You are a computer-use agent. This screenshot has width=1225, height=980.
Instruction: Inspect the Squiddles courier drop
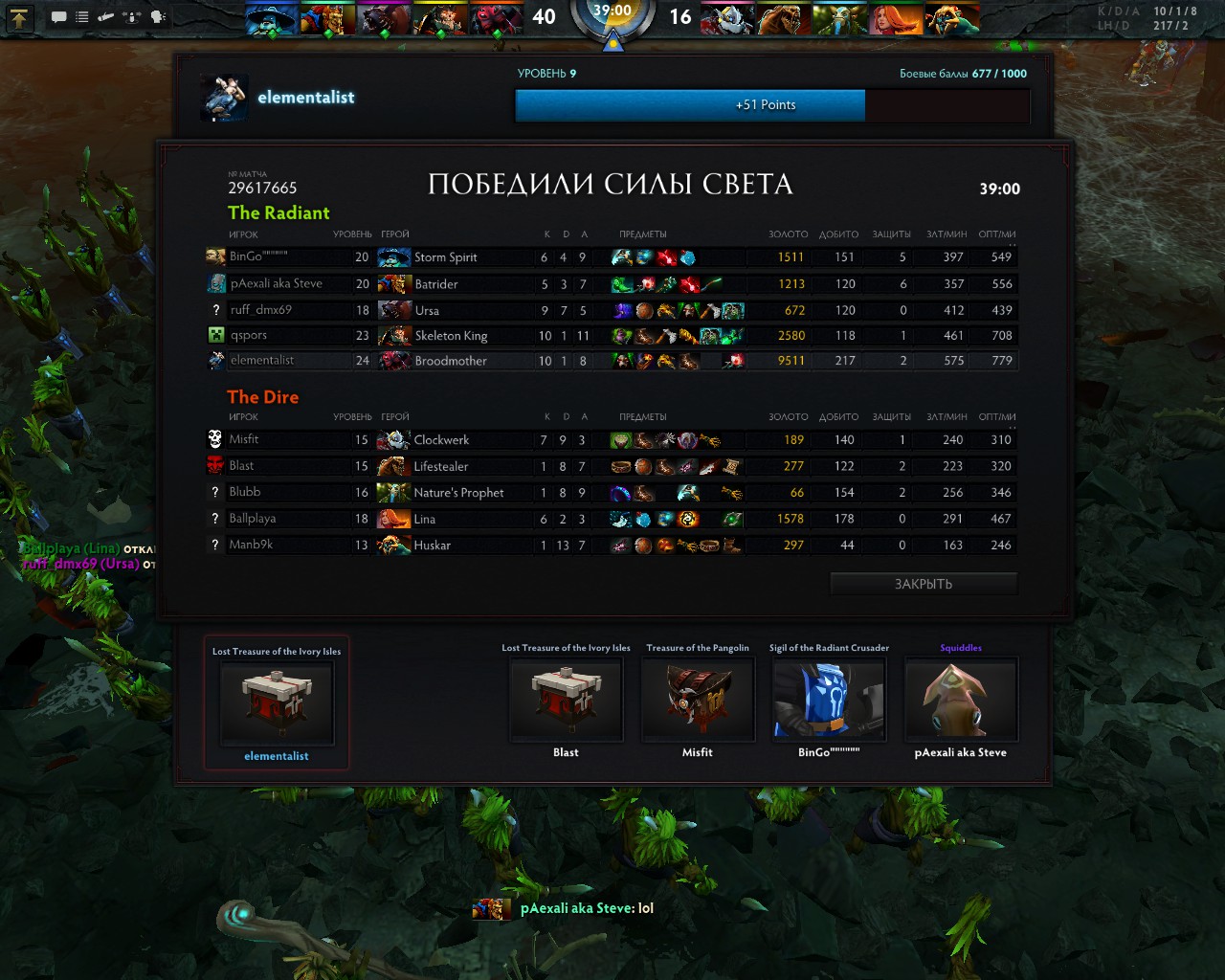tap(961, 700)
